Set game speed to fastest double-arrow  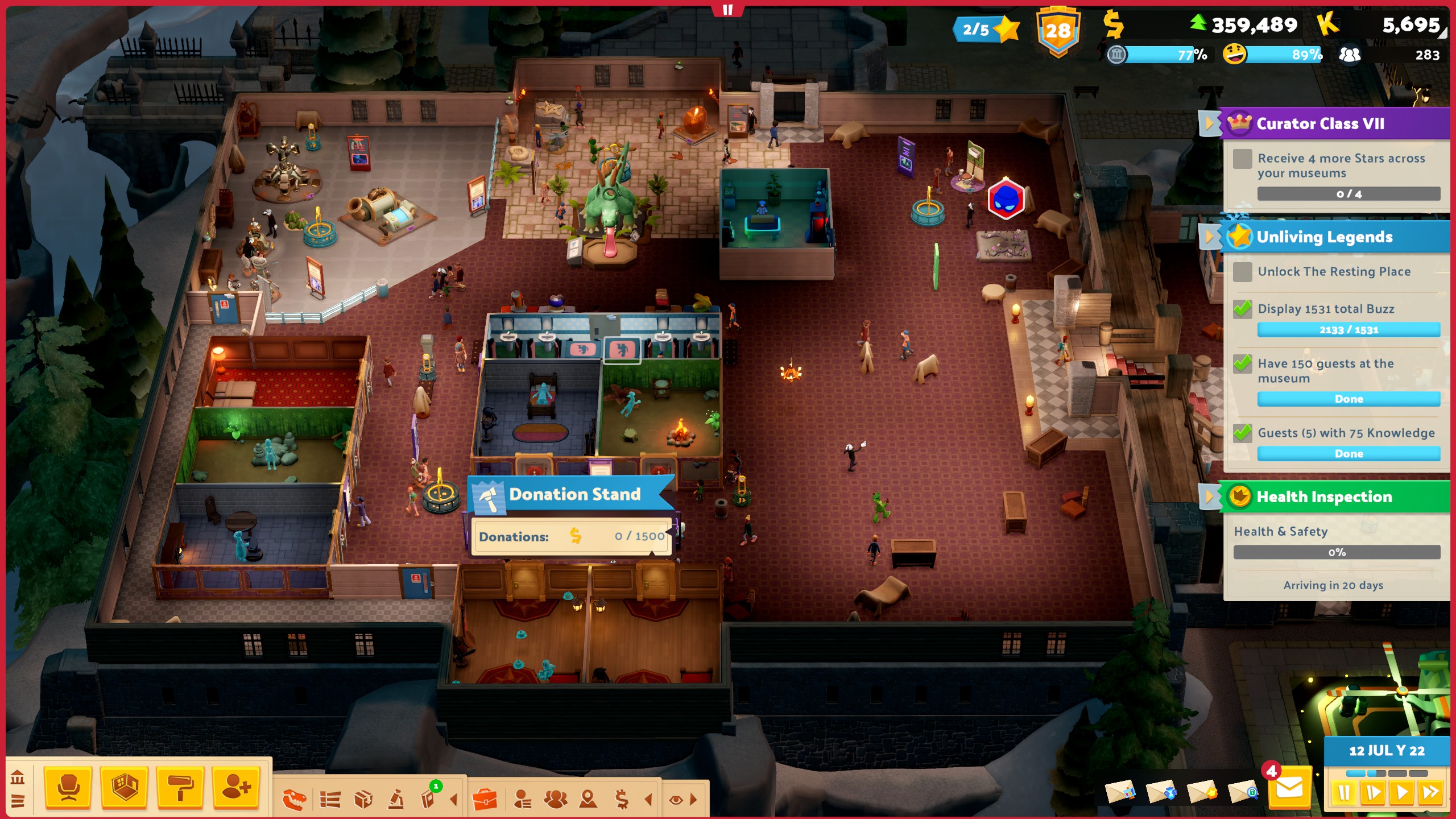pyautogui.click(x=1430, y=792)
